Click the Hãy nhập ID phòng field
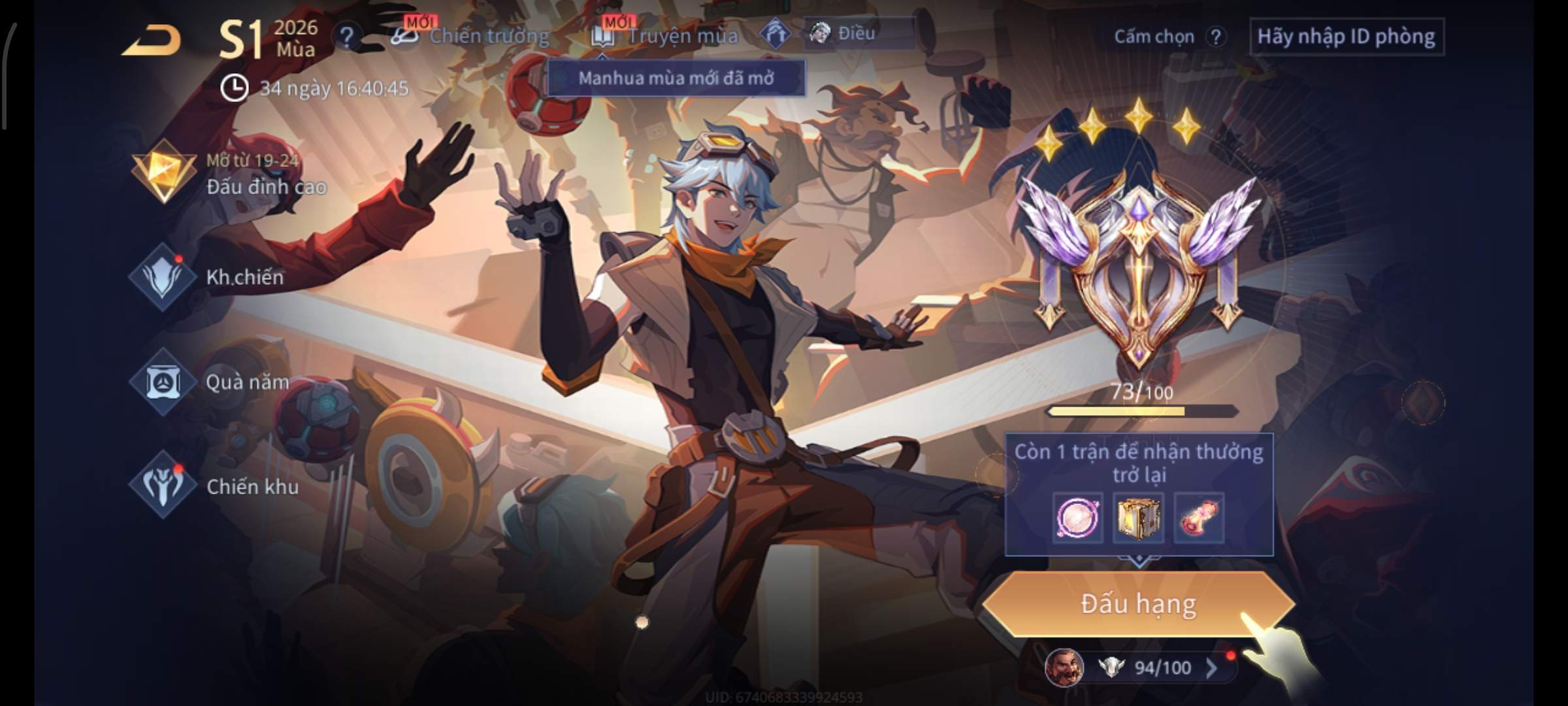 pos(1346,37)
